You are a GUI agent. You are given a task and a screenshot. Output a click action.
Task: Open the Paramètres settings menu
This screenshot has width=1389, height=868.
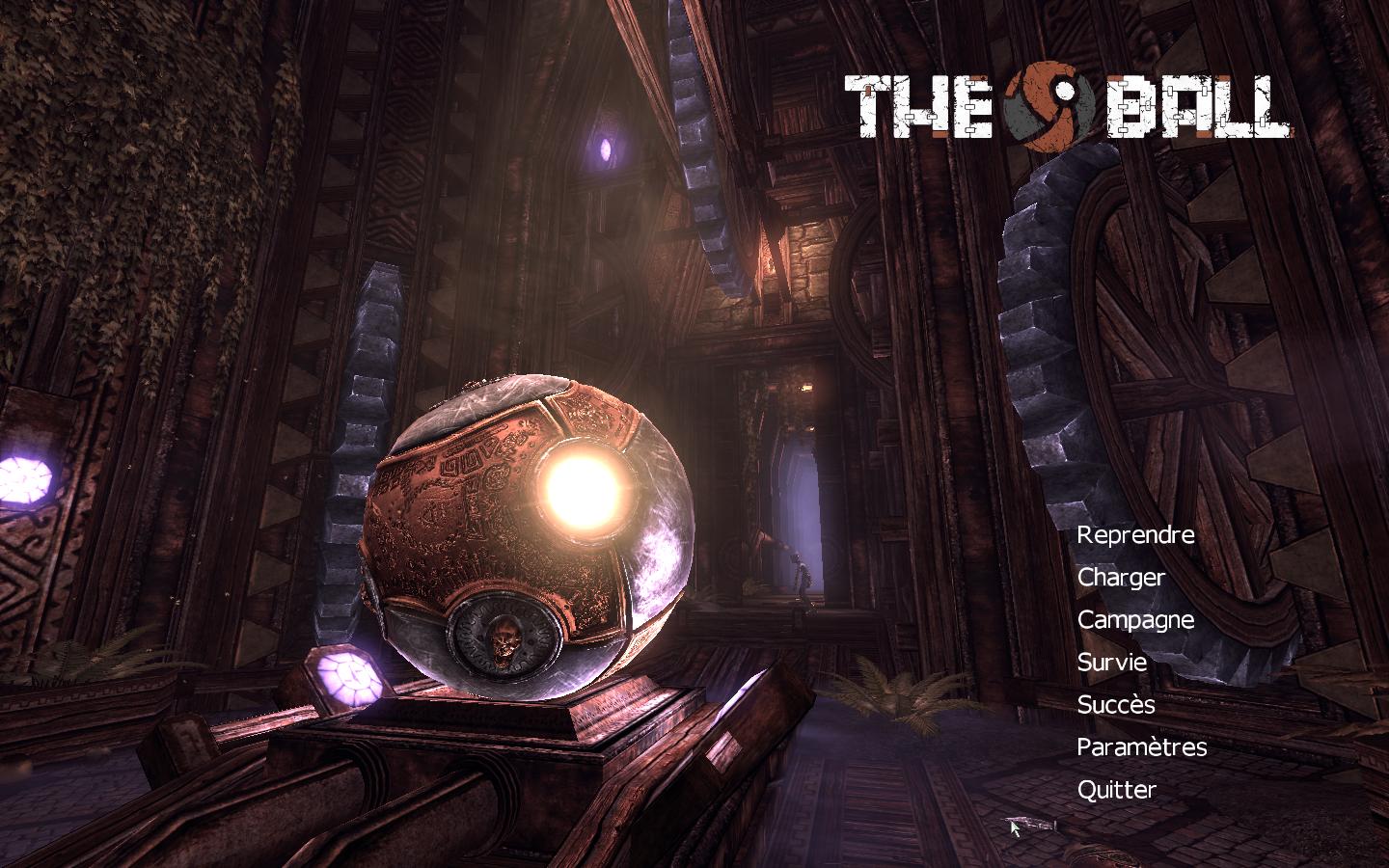[x=1141, y=747]
